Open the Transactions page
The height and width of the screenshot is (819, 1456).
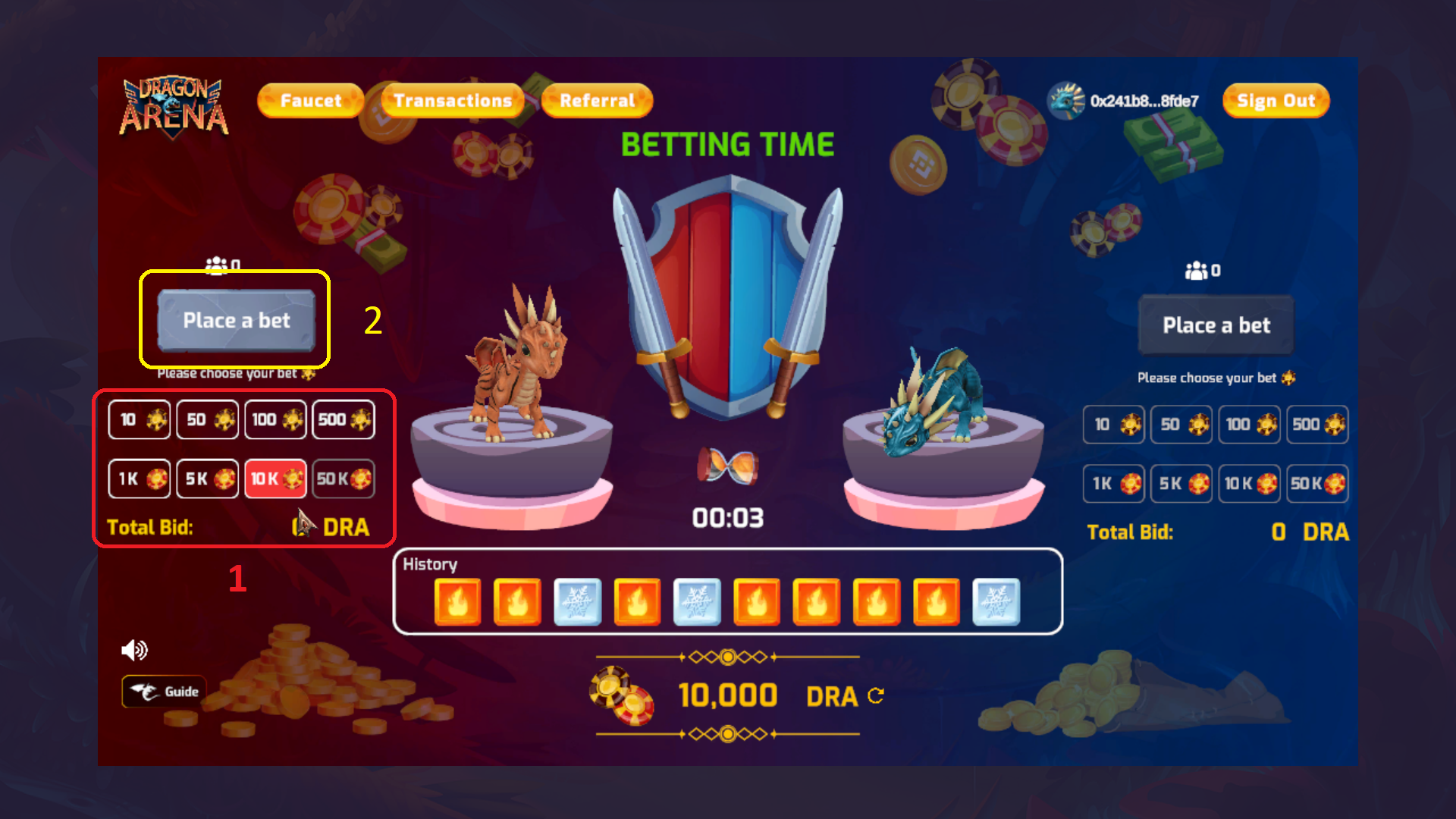click(x=450, y=99)
